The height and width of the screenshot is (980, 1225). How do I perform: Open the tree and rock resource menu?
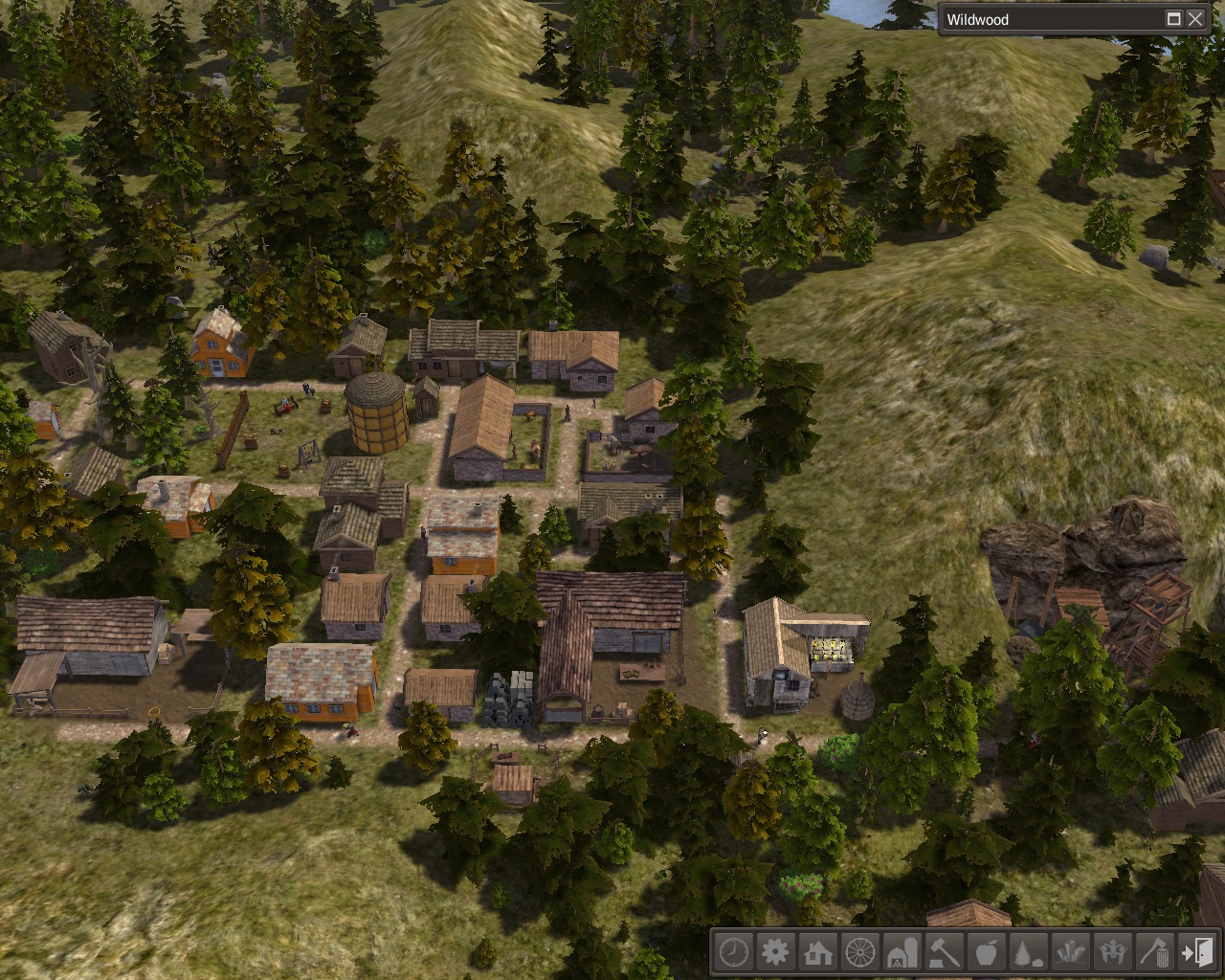tap(1028, 952)
